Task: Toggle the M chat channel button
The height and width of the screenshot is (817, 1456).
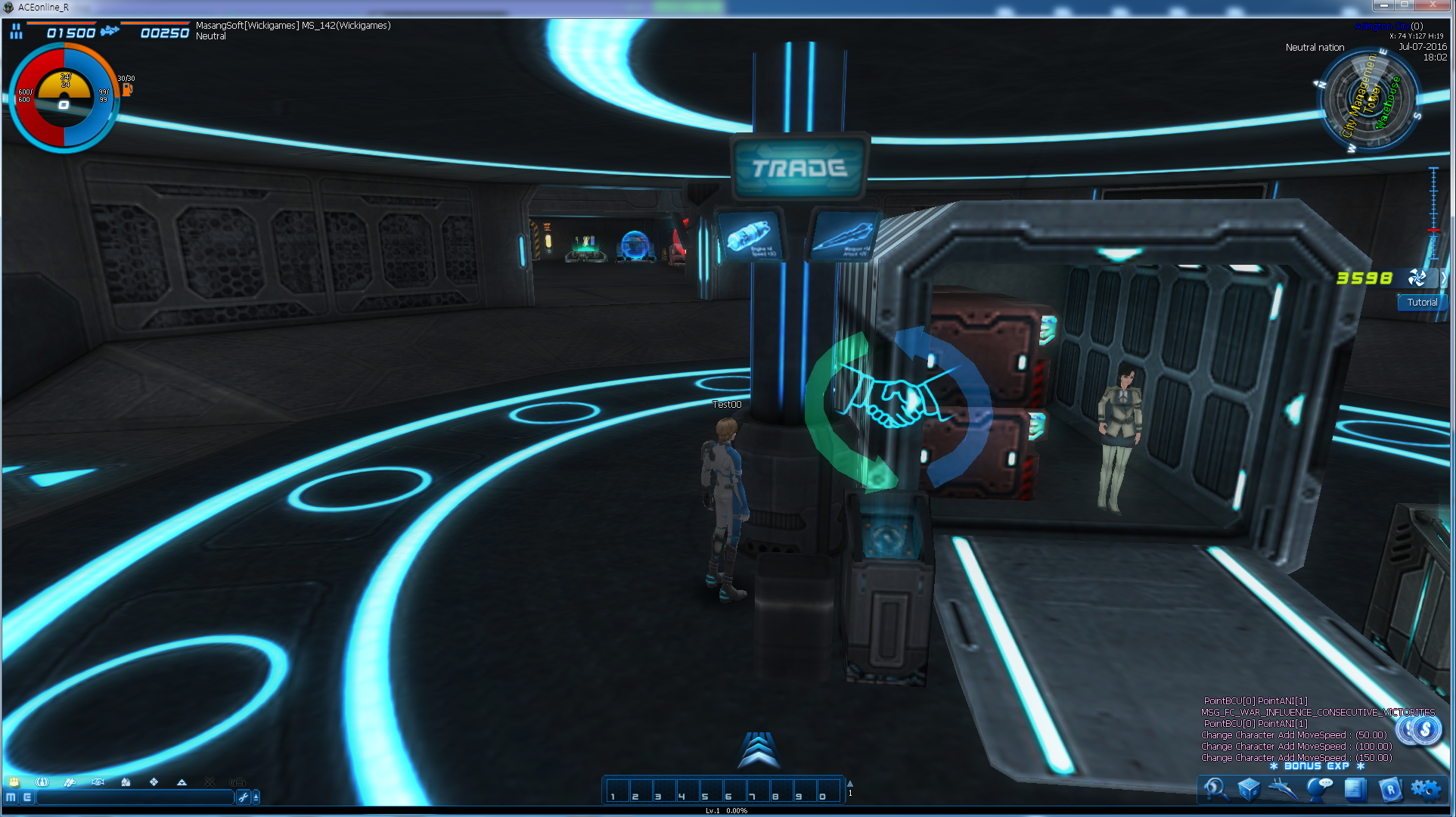Action: coord(11,797)
